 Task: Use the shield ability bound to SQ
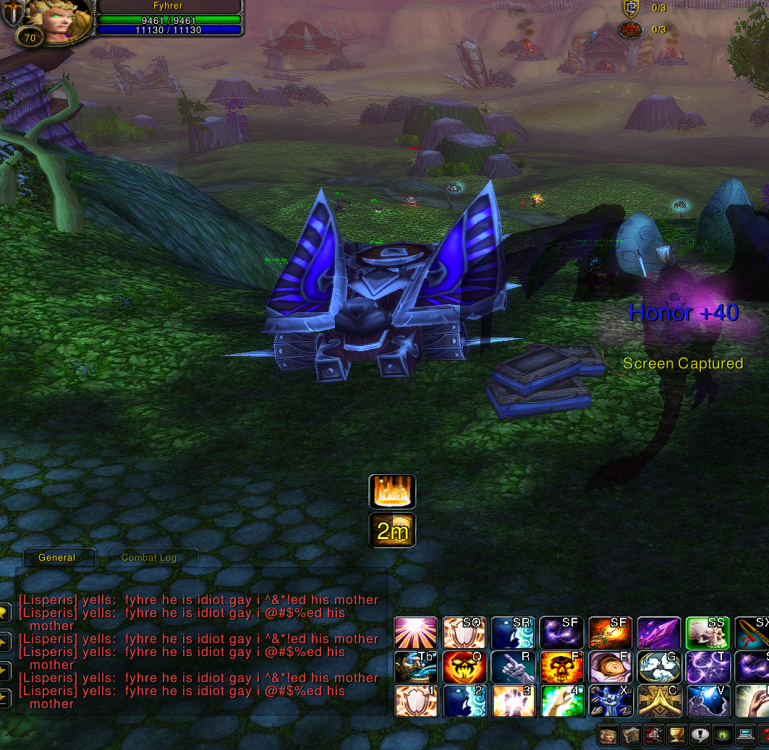tap(464, 633)
